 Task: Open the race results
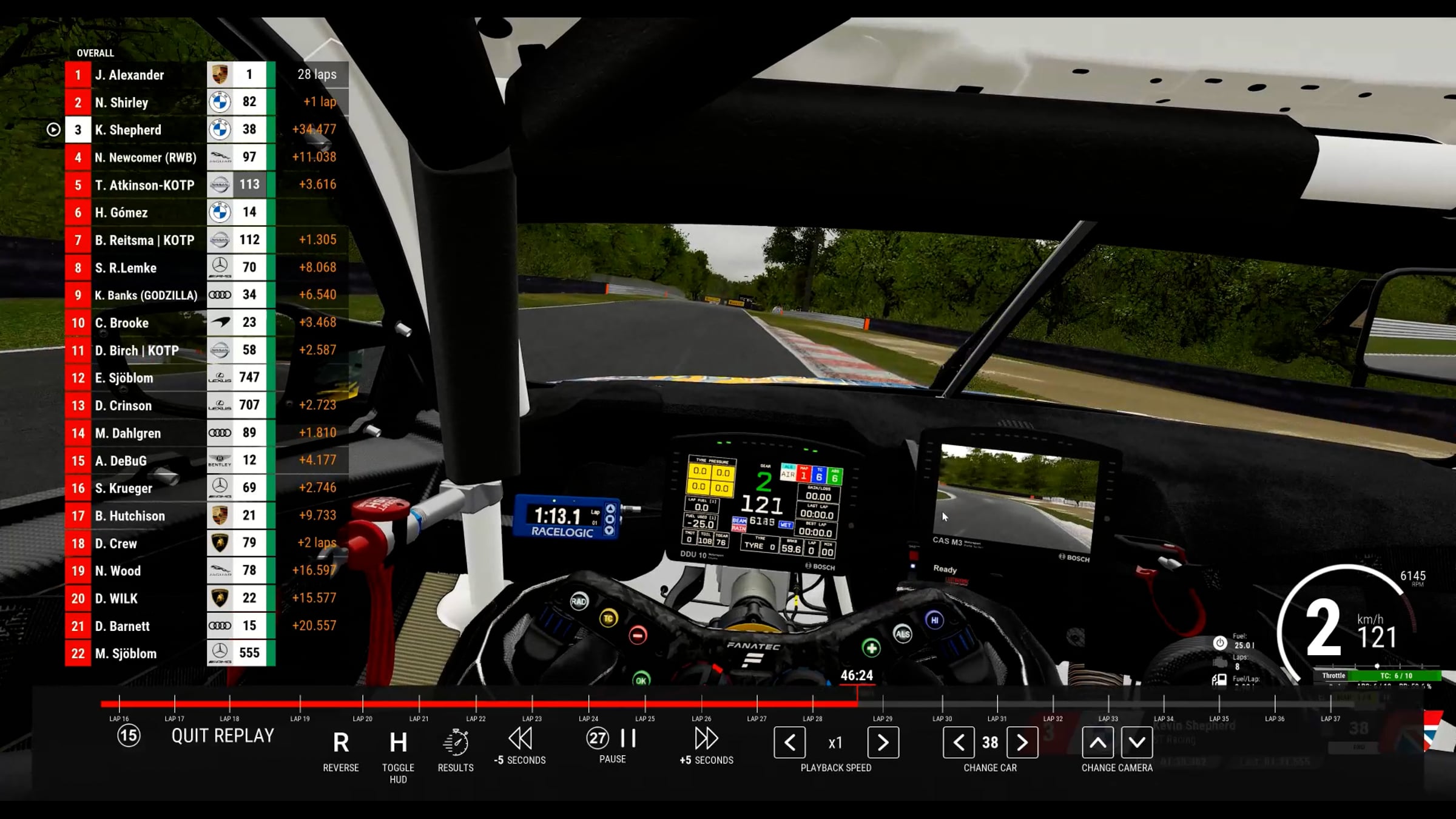[x=456, y=743]
